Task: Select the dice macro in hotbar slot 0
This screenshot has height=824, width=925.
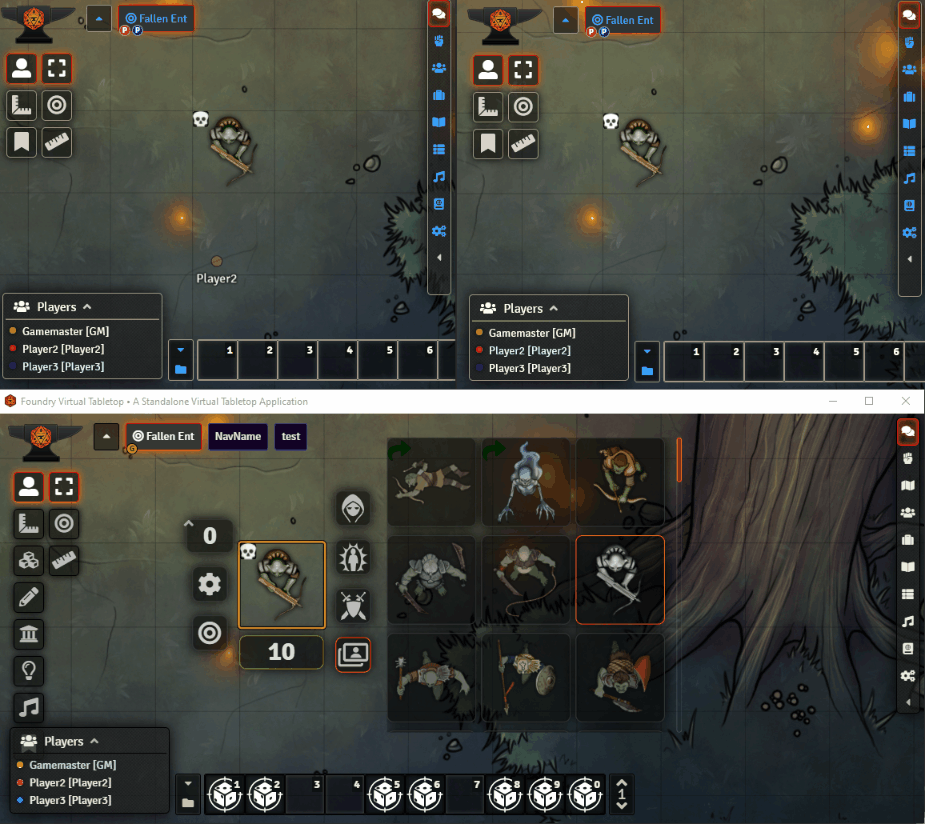Action: tap(586, 795)
